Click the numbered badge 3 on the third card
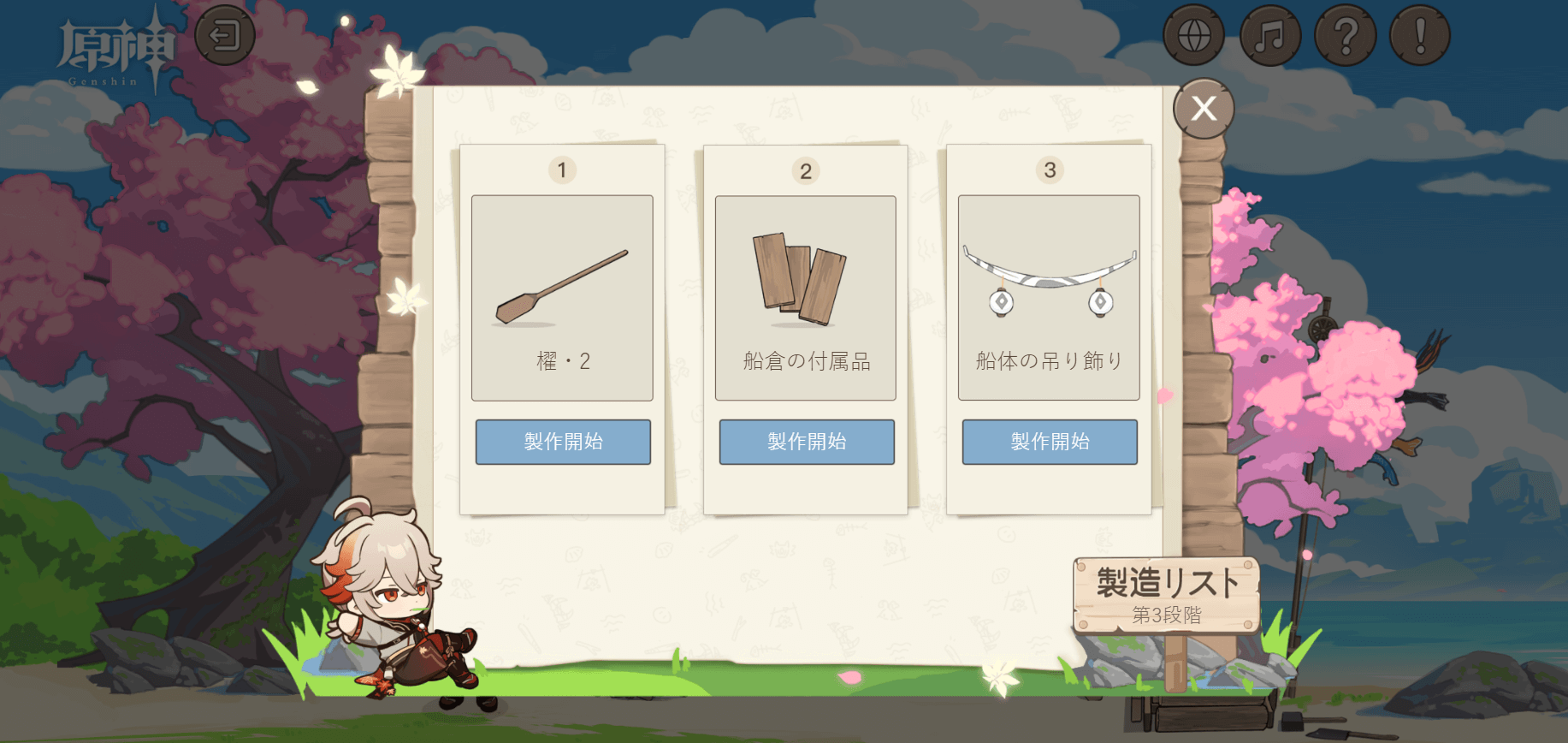Image resolution: width=1568 pixels, height=743 pixels. 1049,169
